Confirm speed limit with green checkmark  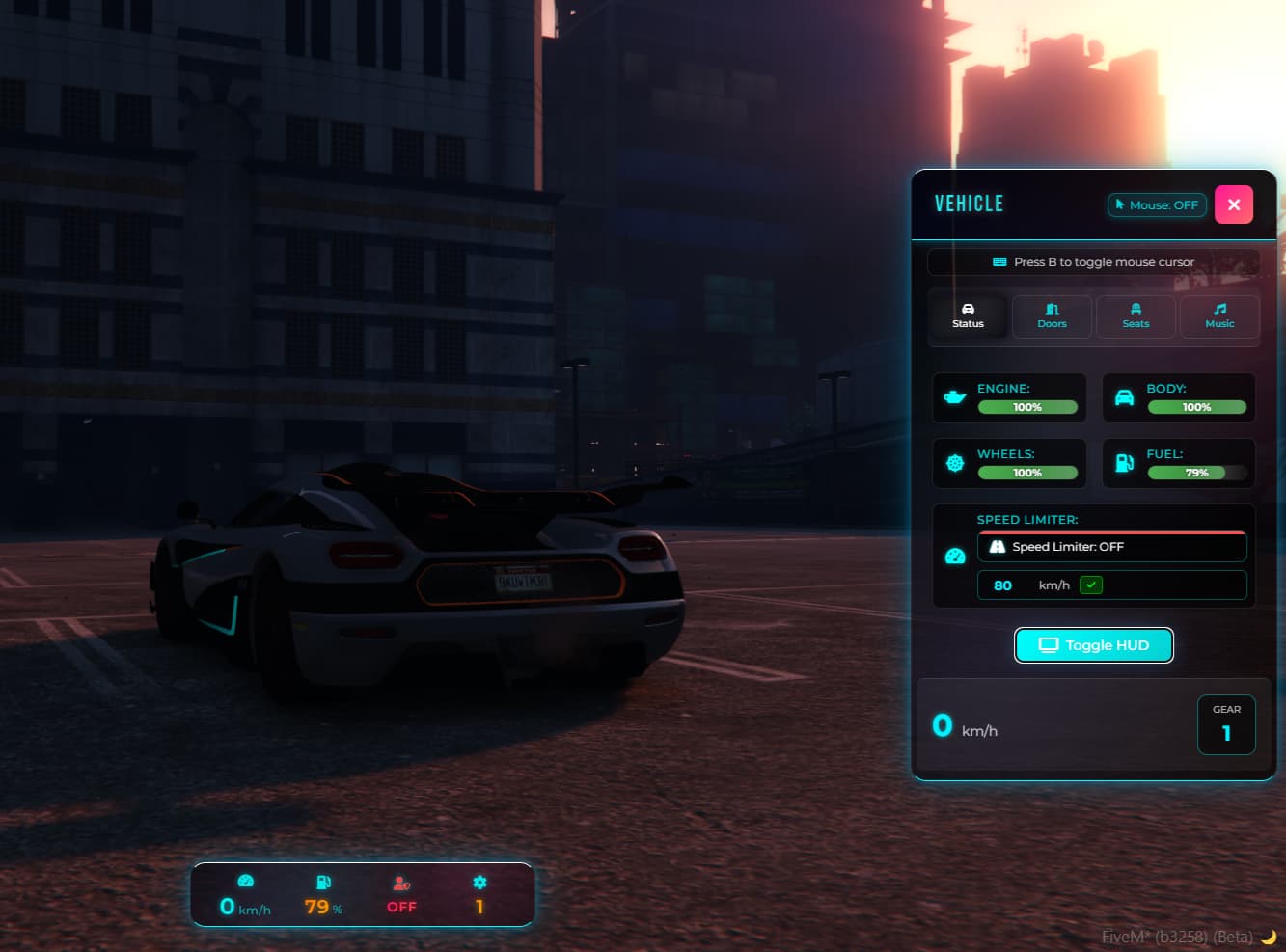1091,585
